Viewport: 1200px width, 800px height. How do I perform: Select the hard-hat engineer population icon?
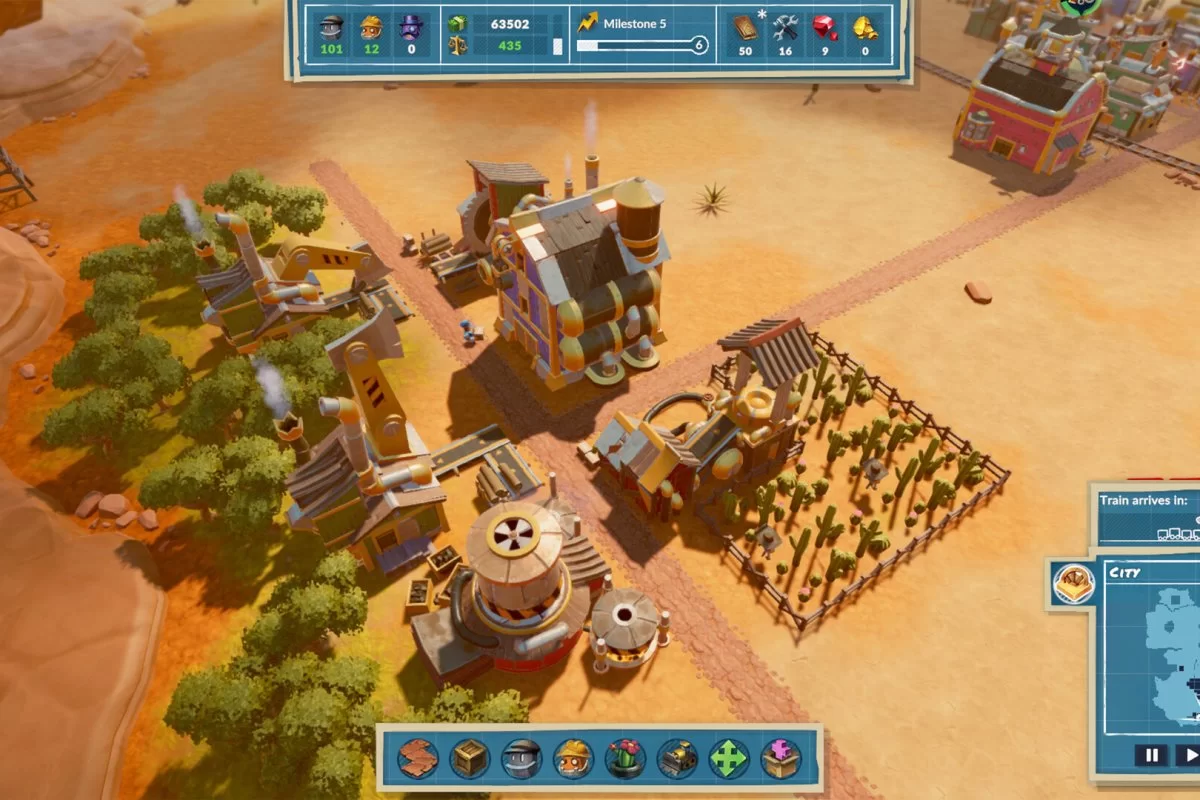(372, 26)
